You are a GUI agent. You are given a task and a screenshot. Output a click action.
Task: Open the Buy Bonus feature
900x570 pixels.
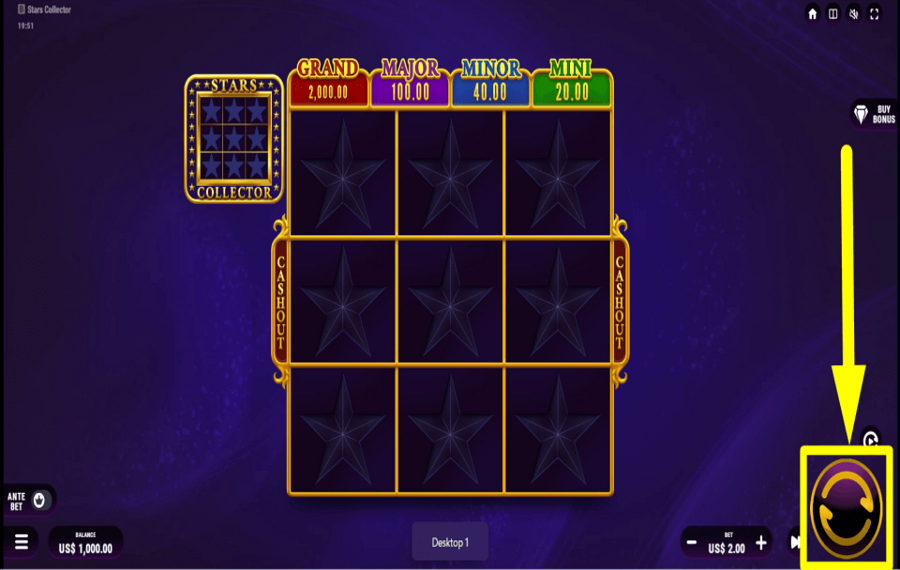873,114
